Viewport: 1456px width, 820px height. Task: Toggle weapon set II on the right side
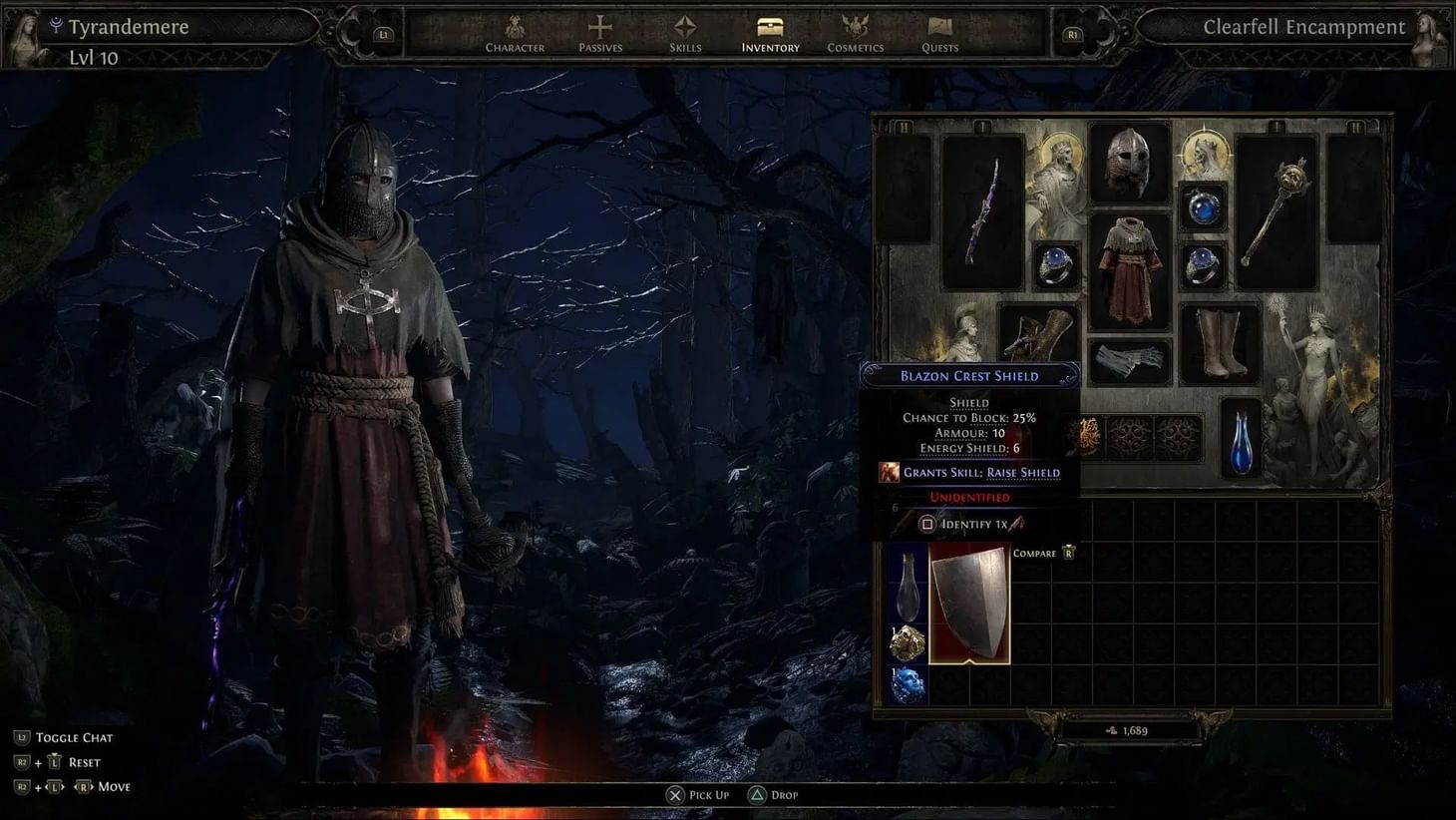tap(1356, 127)
